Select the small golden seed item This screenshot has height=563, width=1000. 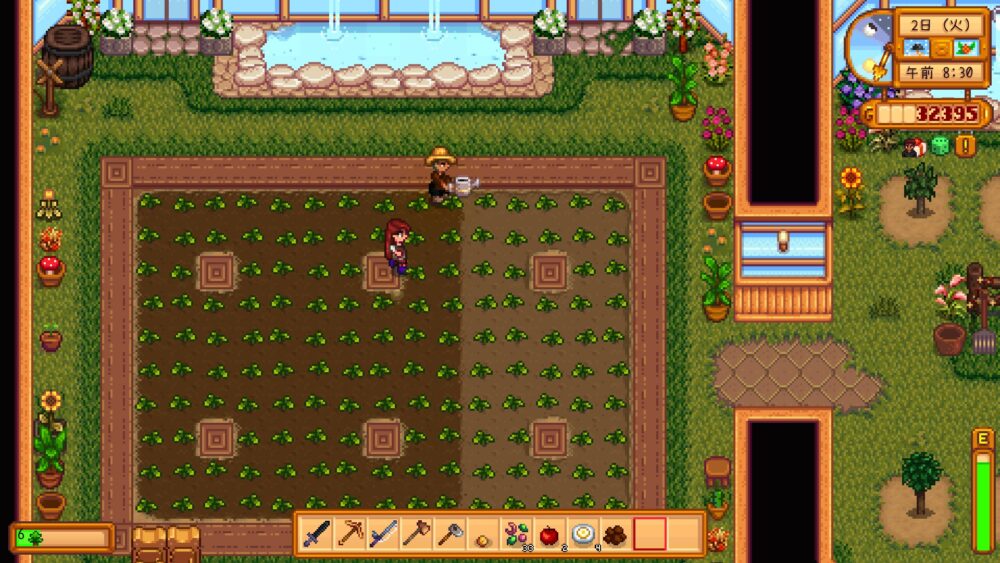click(482, 535)
